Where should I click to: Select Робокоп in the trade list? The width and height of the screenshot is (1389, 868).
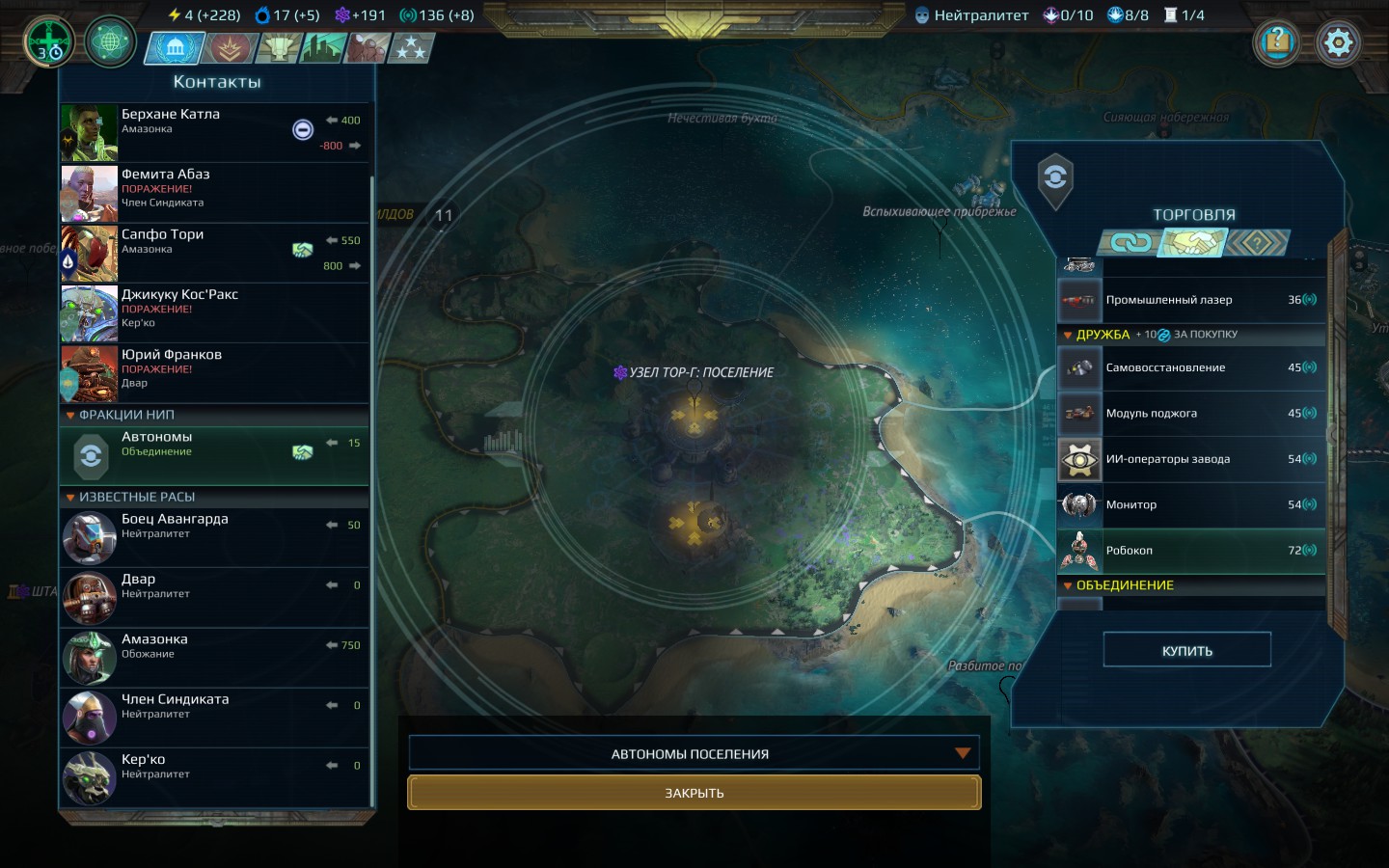(x=1190, y=551)
